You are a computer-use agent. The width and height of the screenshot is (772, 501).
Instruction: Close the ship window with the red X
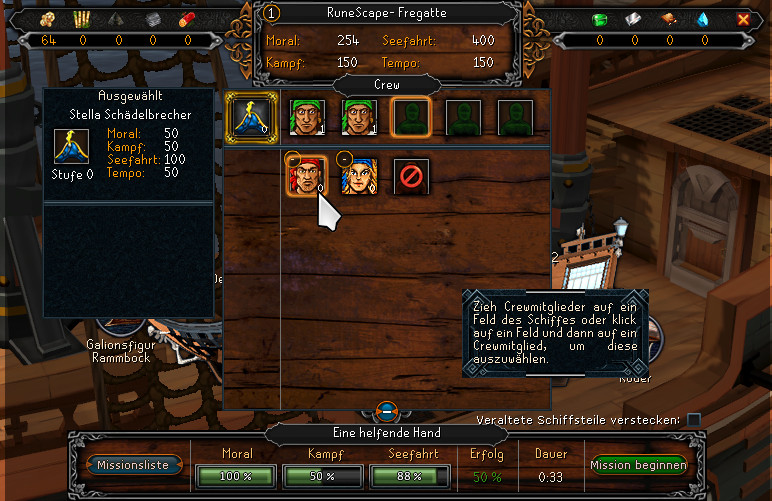coord(743,18)
